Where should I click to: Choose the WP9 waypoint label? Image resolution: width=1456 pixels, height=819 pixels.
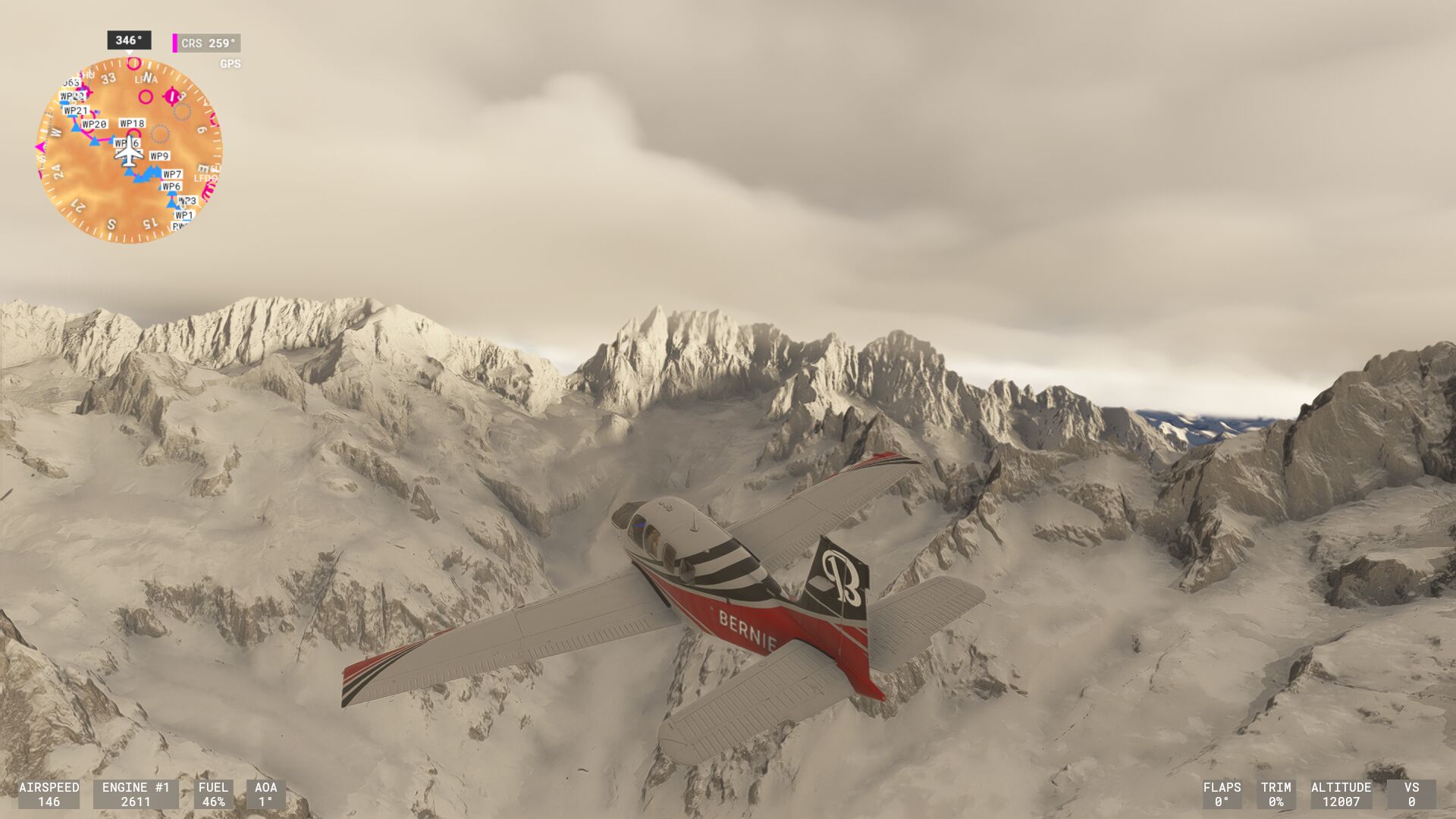(x=159, y=156)
